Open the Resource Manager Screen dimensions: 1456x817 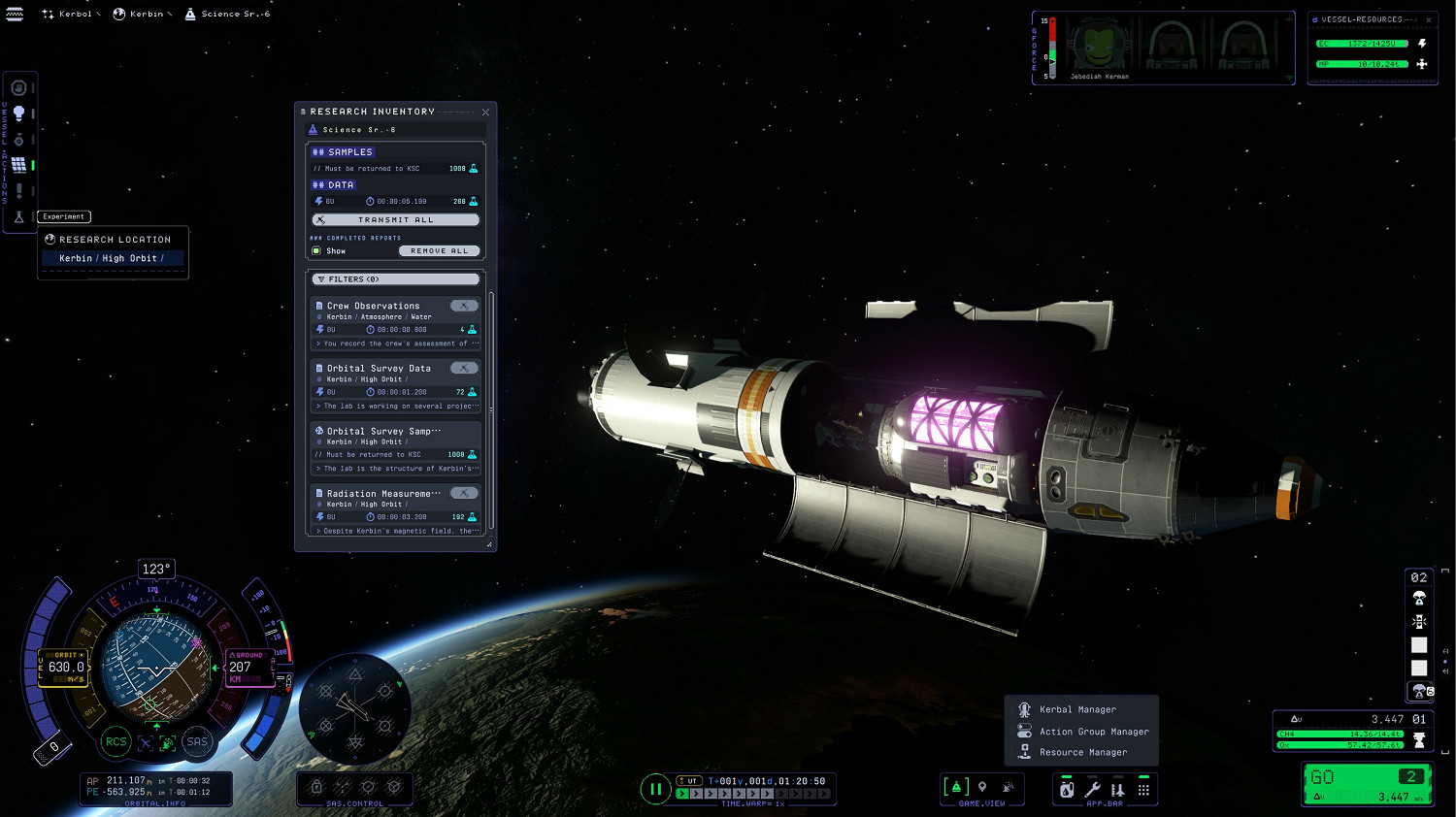[x=1082, y=752]
